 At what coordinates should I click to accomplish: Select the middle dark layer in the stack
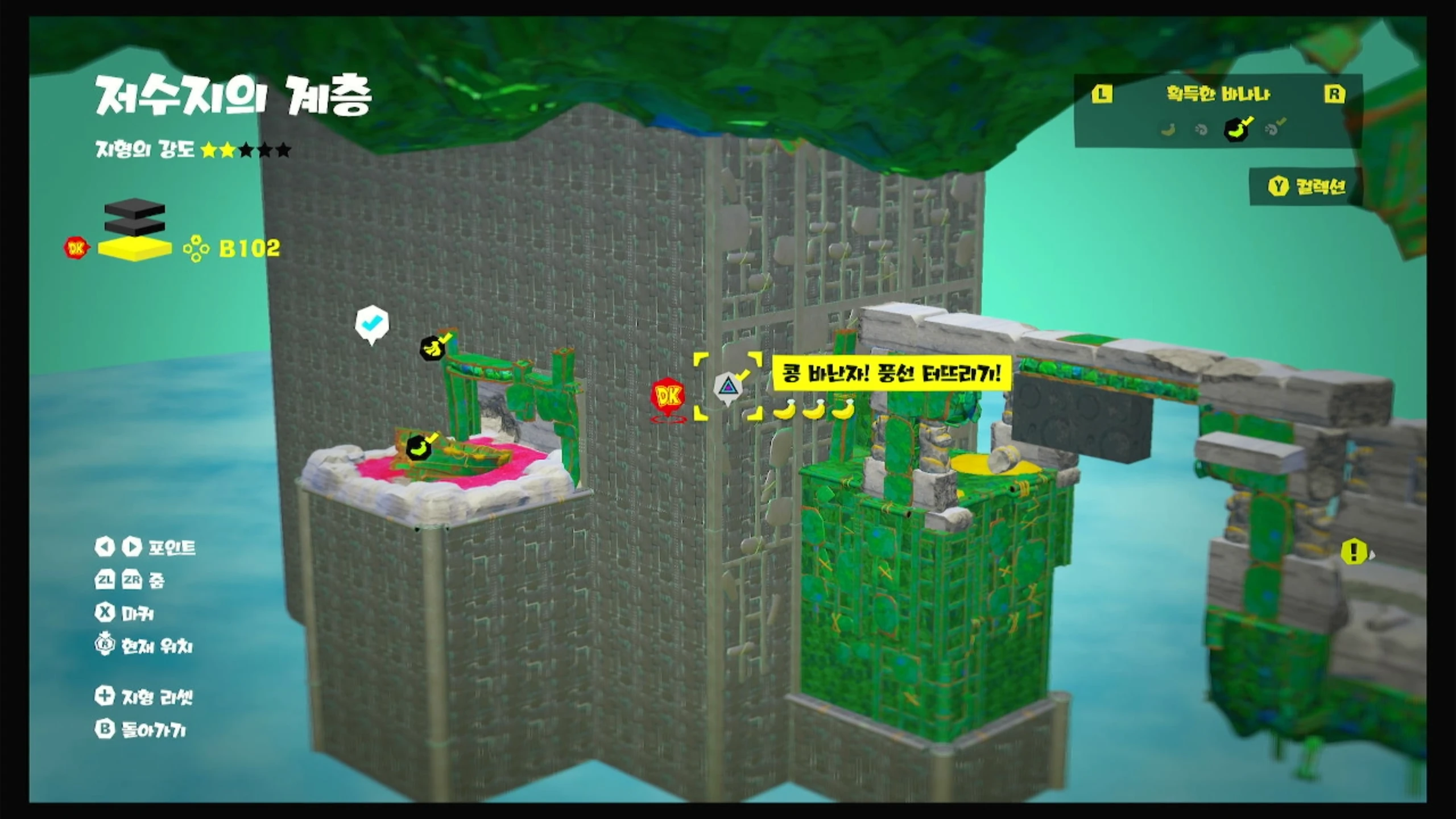pyautogui.click(x=135, y=226)
